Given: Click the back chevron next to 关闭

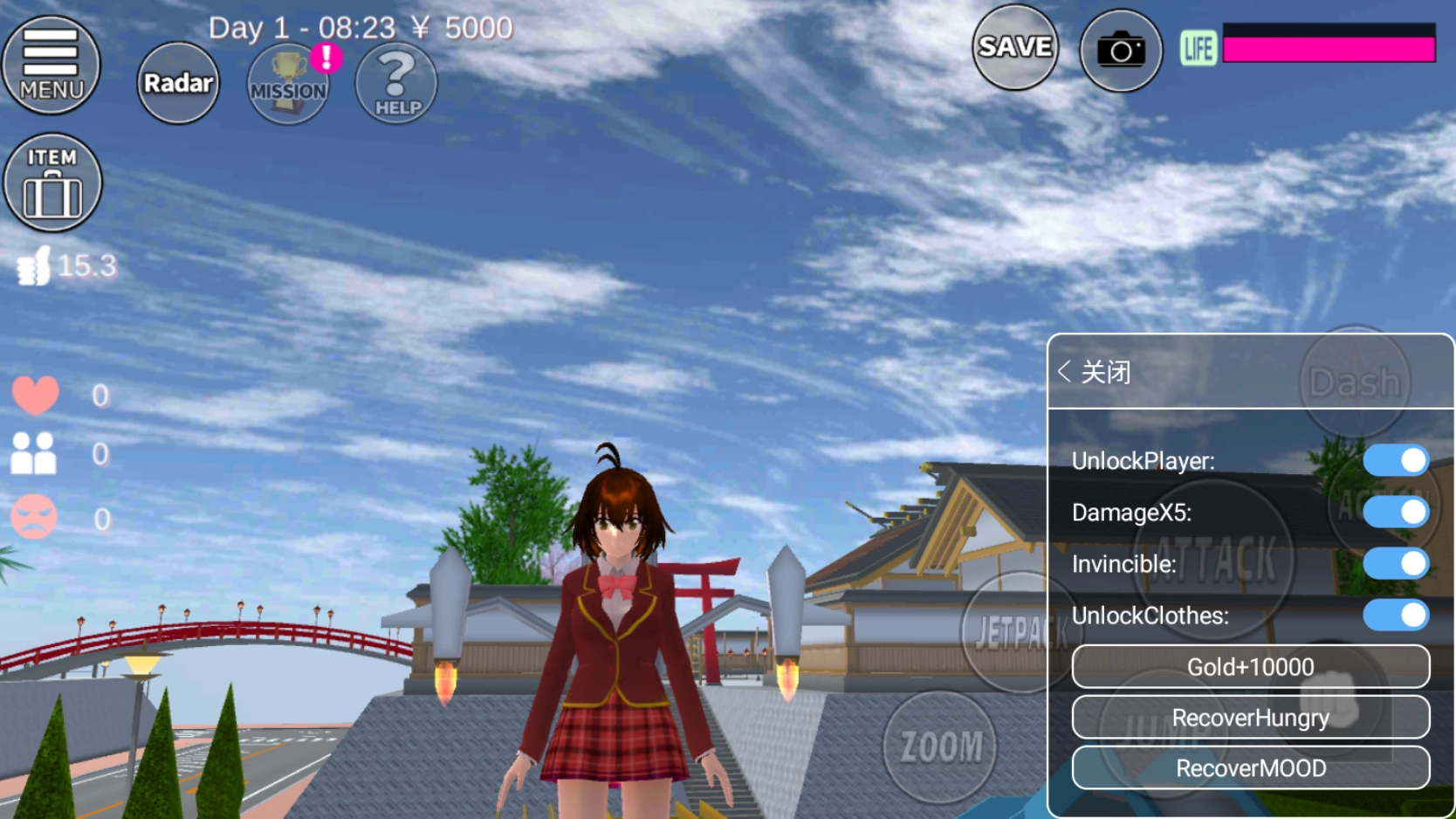Looking at the screenshot, I should point(1065,371).
